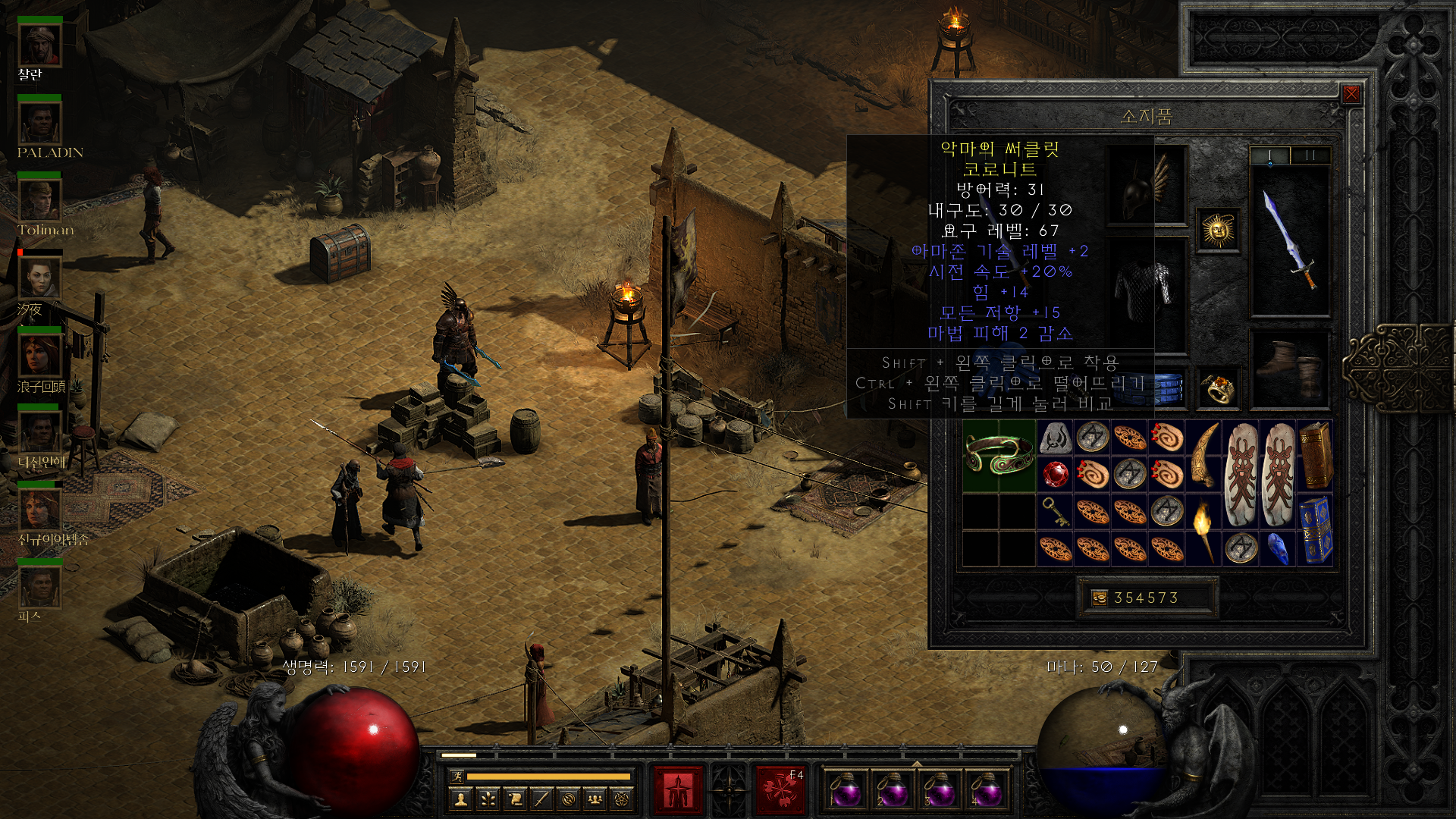
Task: Close the inventory panel with the red X
Action: tap(1351, 94)
